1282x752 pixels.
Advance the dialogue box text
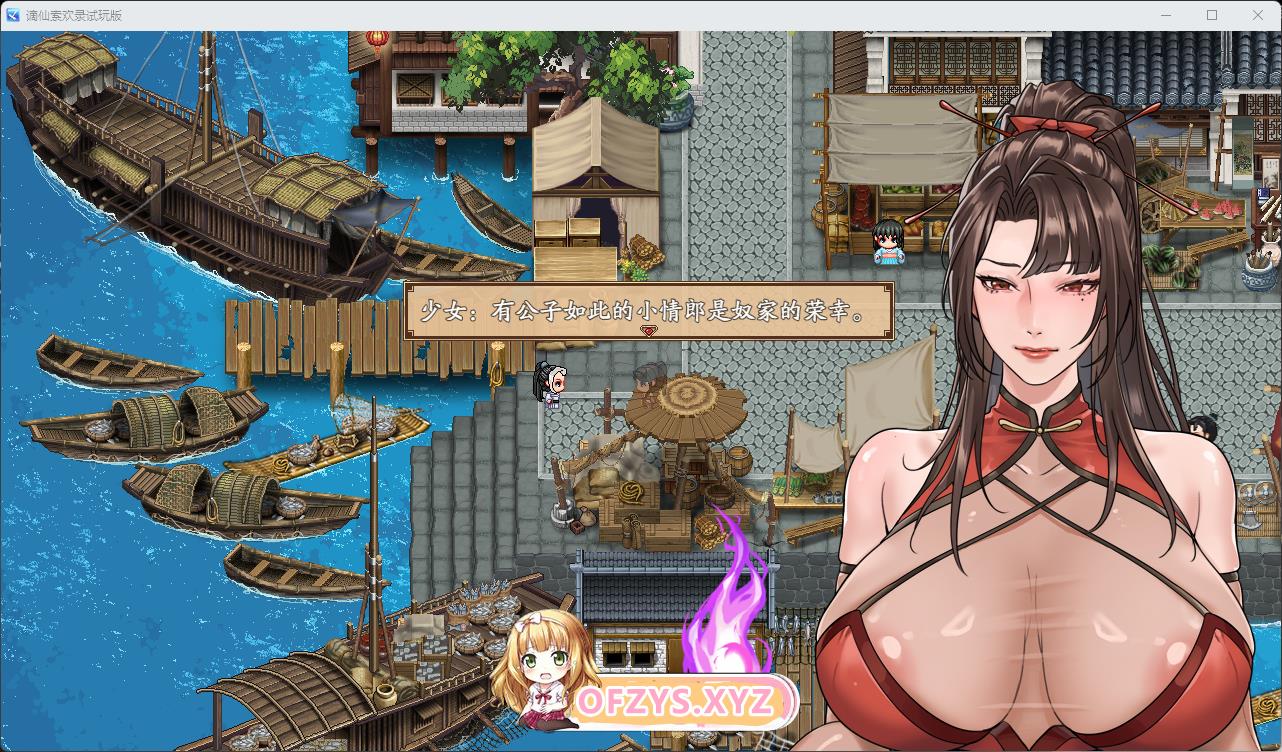(648, 310)
